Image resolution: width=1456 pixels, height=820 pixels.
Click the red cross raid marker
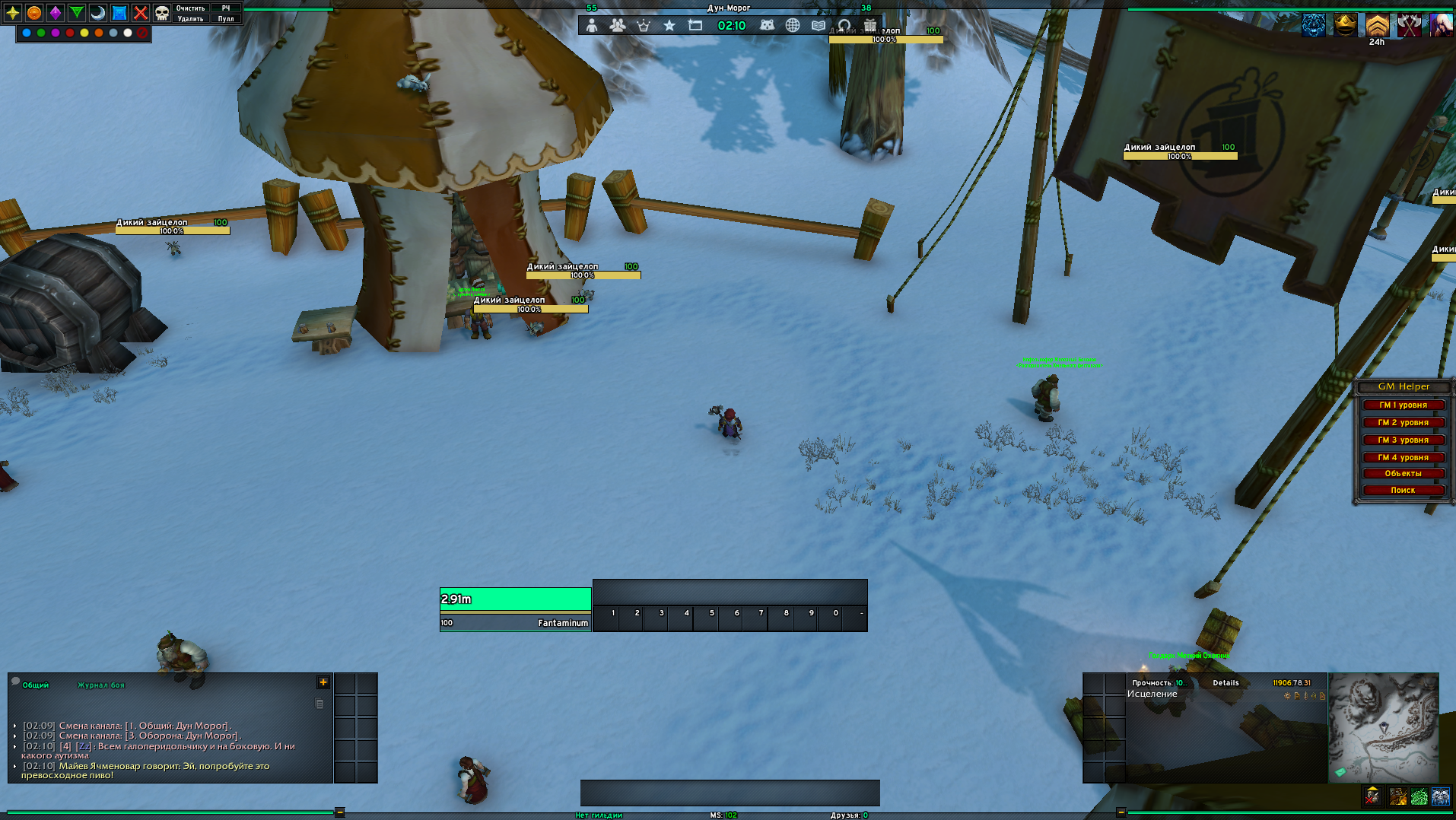tap(140, 12)
